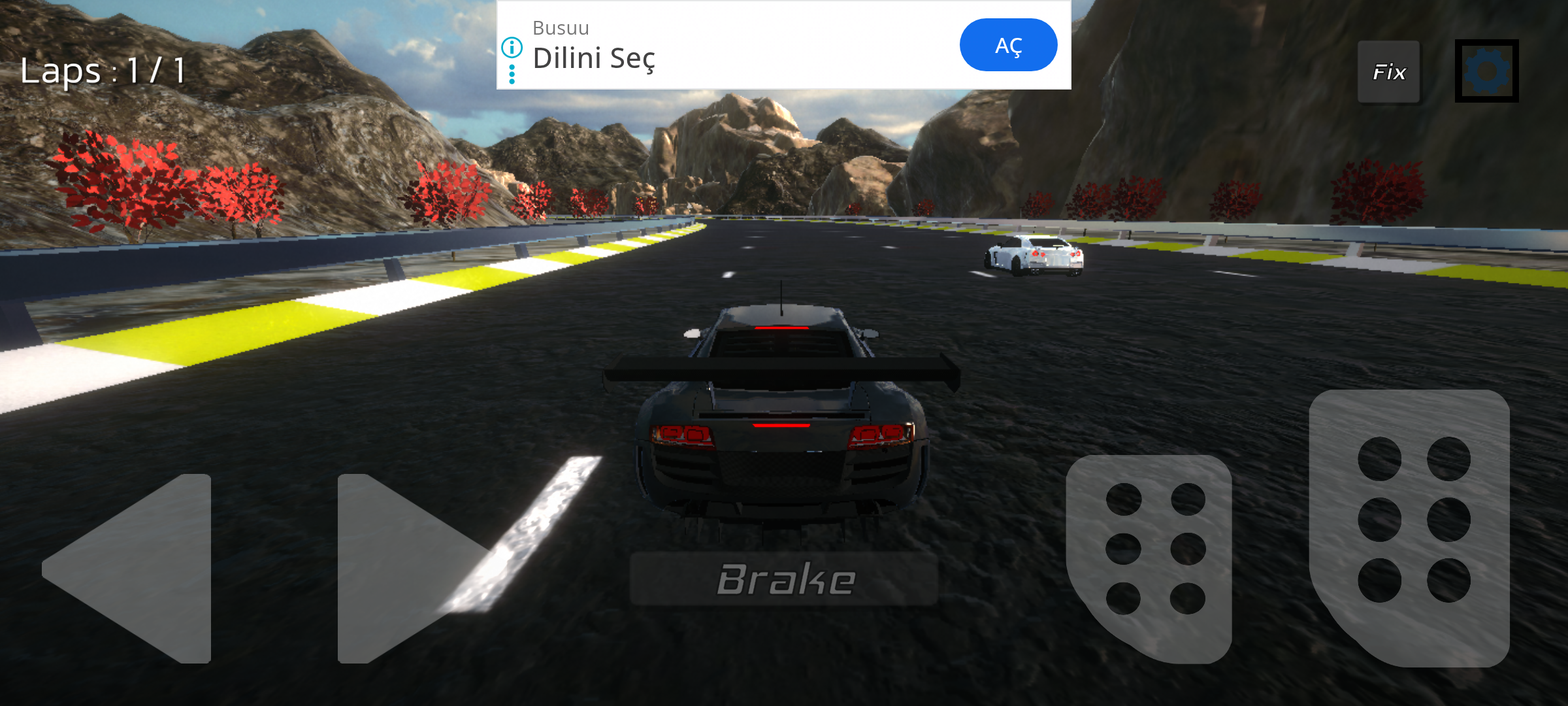1568x706 pixels.
Task: Tap the info icon in the Busuu notification
Action: click(512, 46)
